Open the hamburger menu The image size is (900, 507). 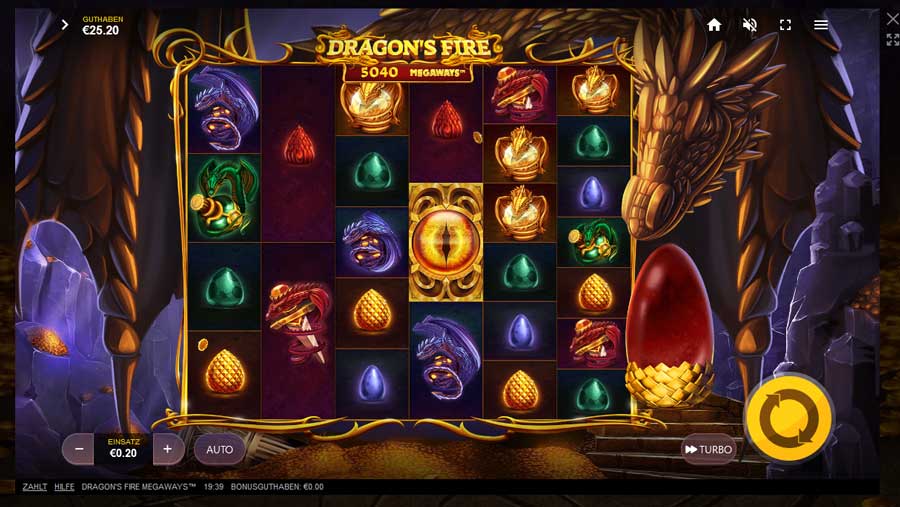[821, 25]
